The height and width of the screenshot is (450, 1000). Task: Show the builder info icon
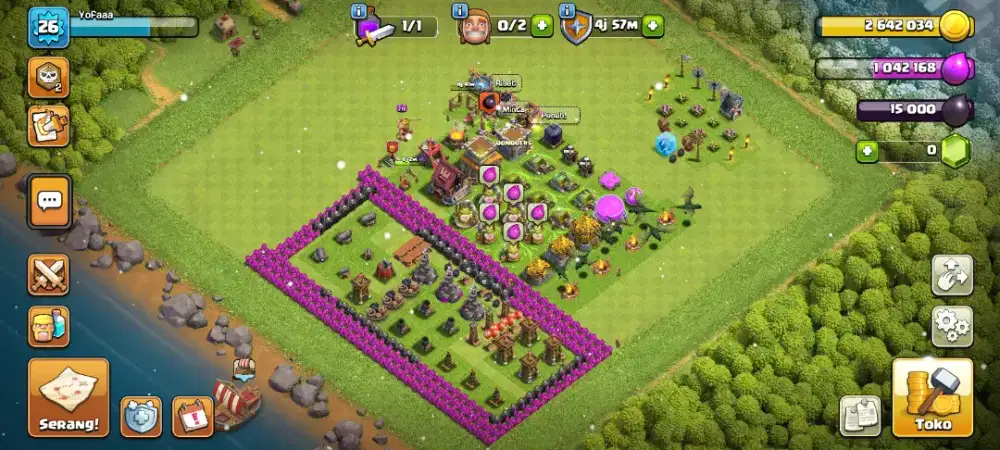point(460,11)
